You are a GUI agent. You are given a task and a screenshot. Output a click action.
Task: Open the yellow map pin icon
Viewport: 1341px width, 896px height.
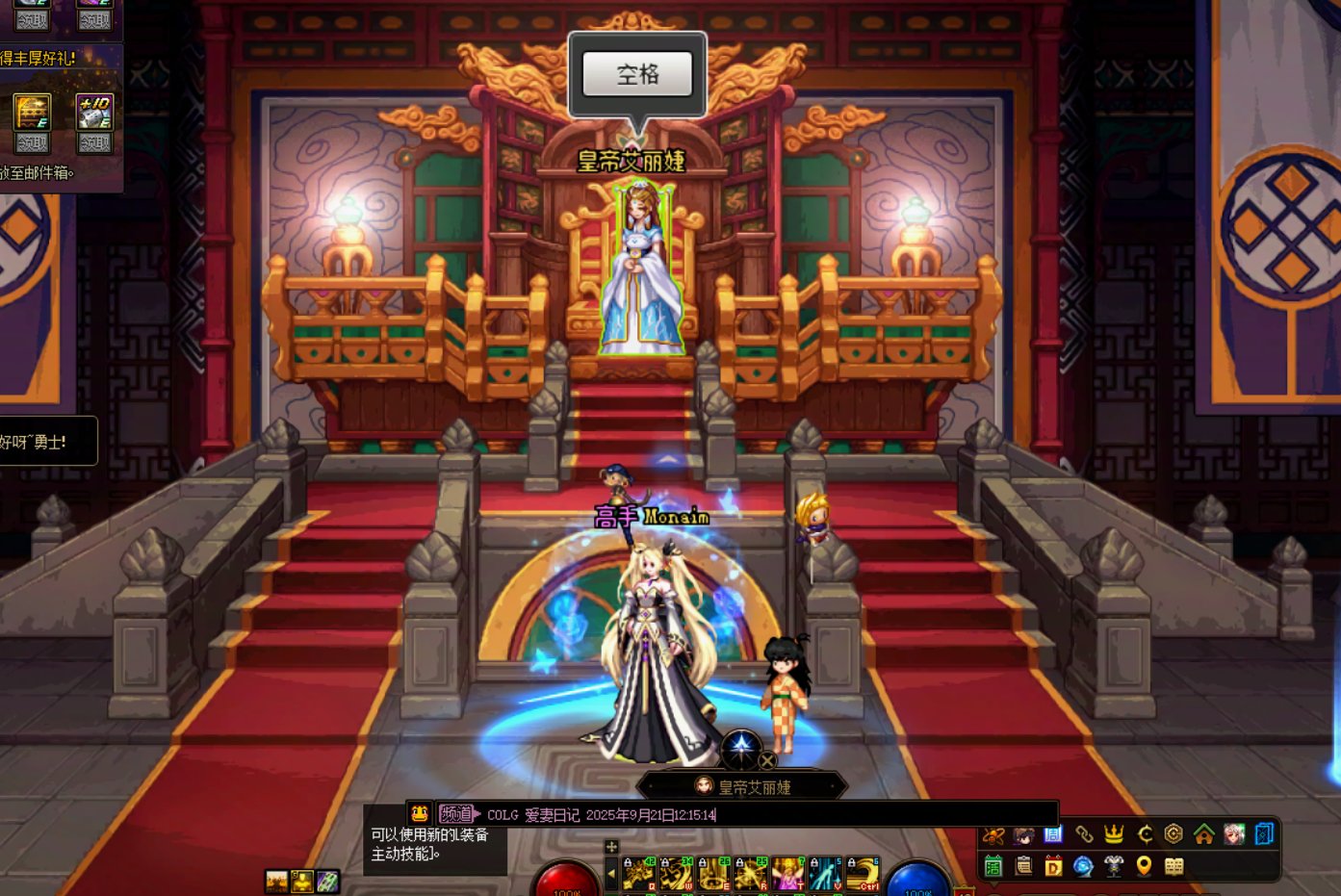1144,866
